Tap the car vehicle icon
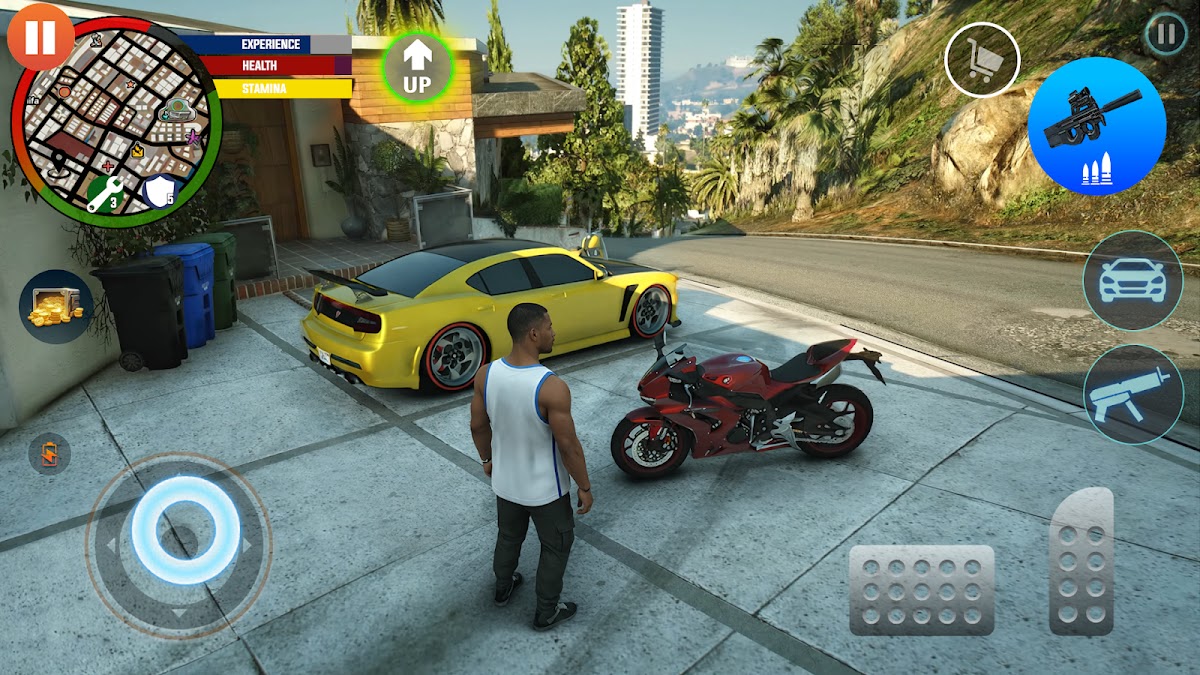This screenshot has width=1200, height=675. tap(1132, 281)
